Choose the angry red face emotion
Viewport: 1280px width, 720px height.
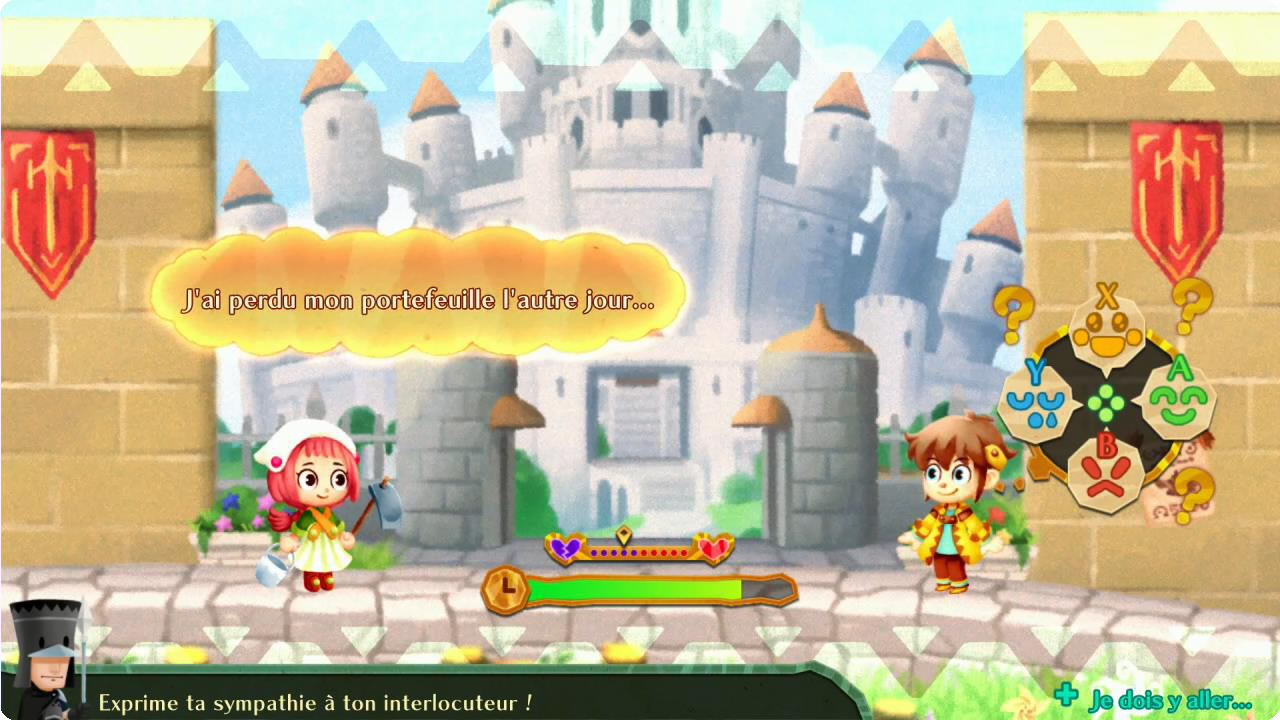[1105, 473]
